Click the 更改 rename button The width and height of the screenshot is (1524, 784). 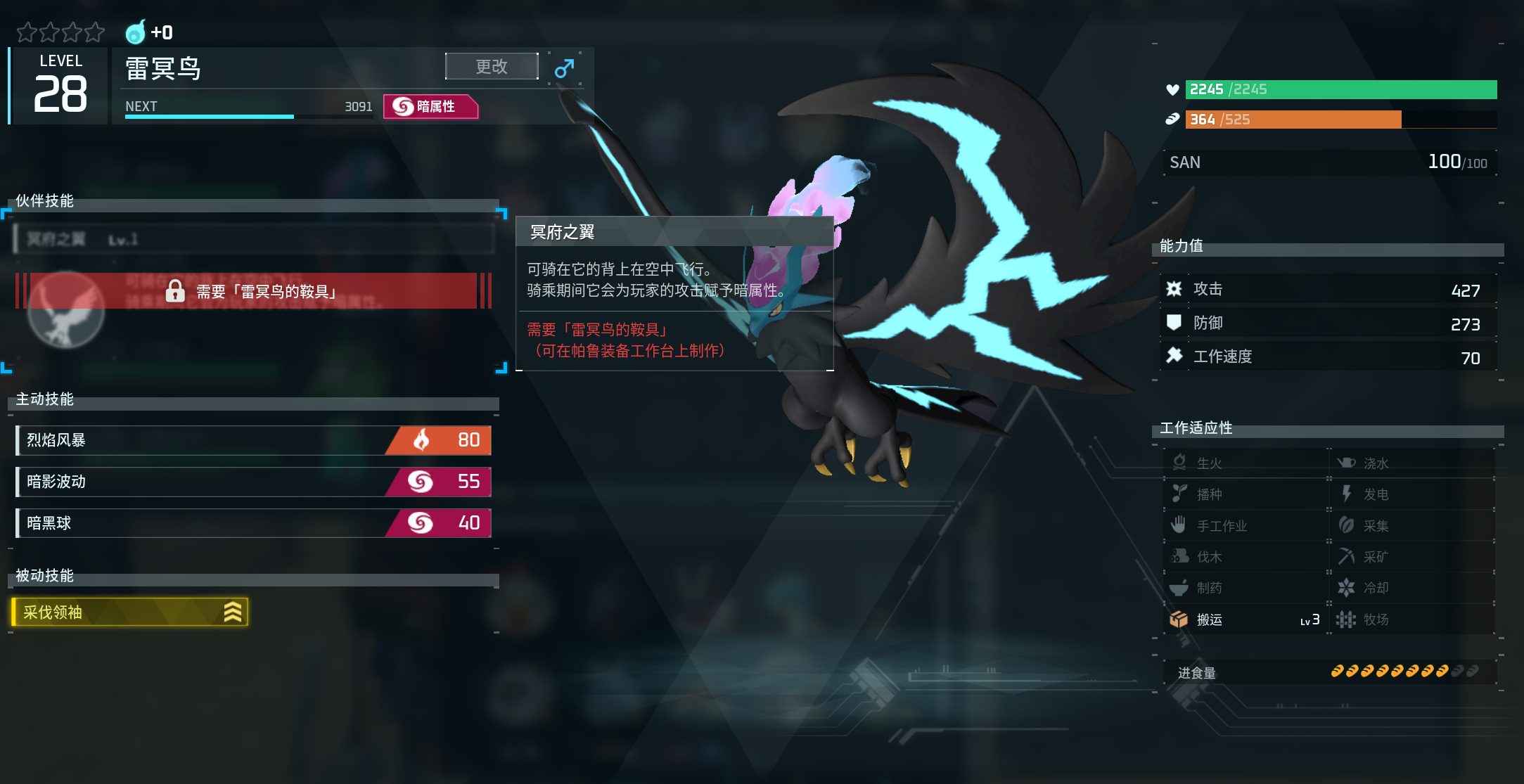tap(491, 67)
